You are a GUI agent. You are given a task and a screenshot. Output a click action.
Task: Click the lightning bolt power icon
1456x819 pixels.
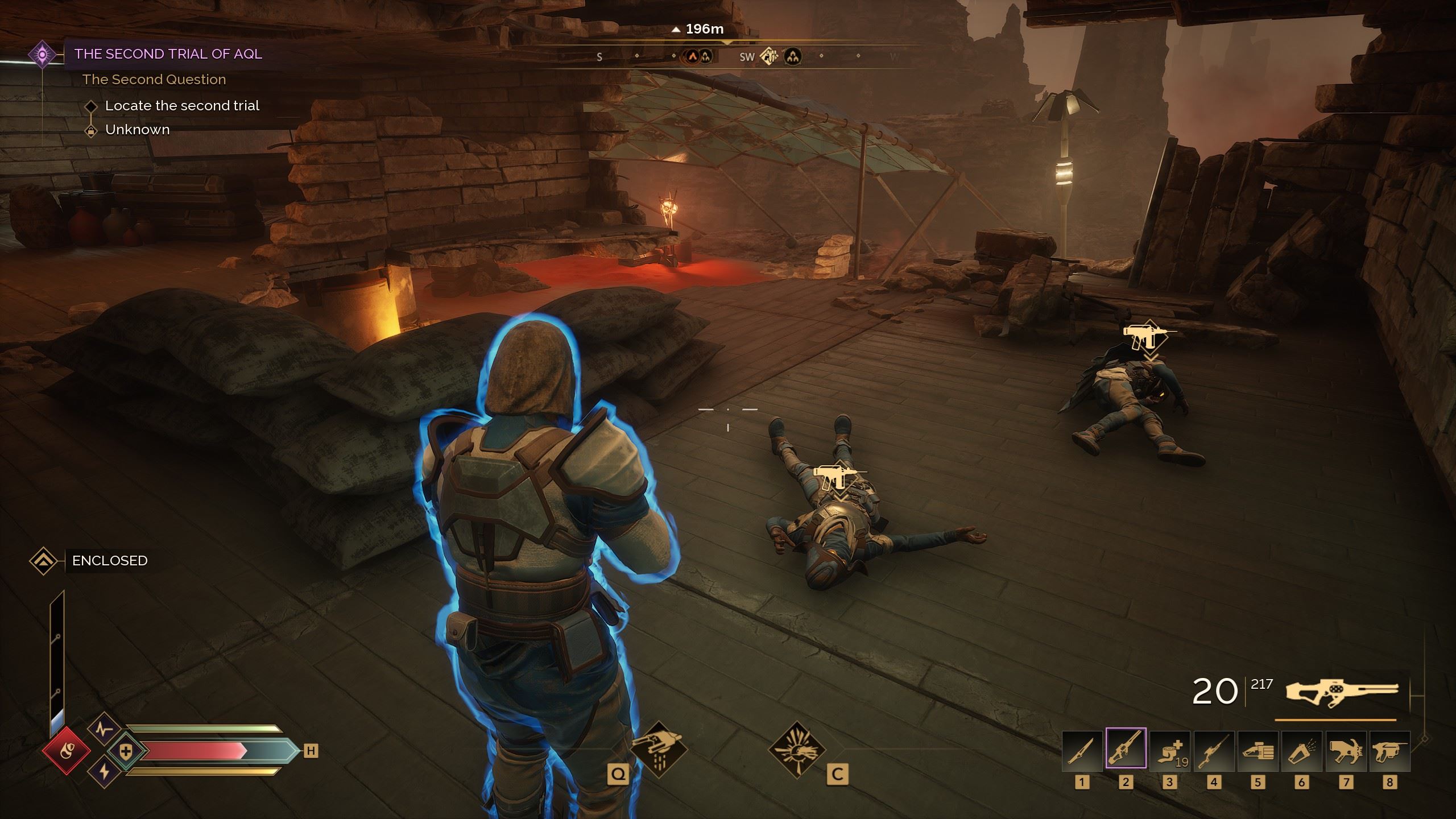[104, 773]
